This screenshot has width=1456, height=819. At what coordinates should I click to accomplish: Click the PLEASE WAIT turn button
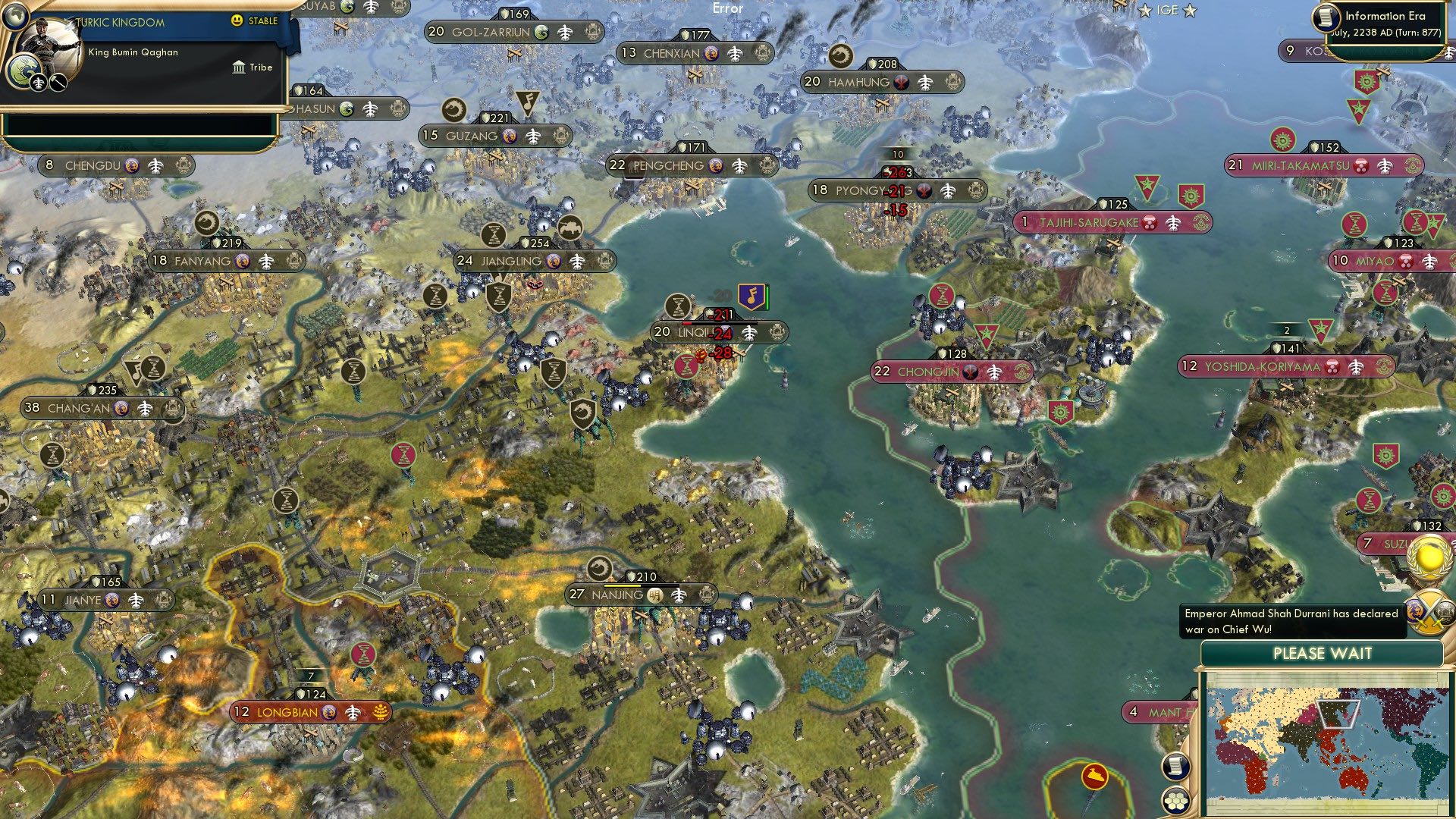tap(1322, 654)
